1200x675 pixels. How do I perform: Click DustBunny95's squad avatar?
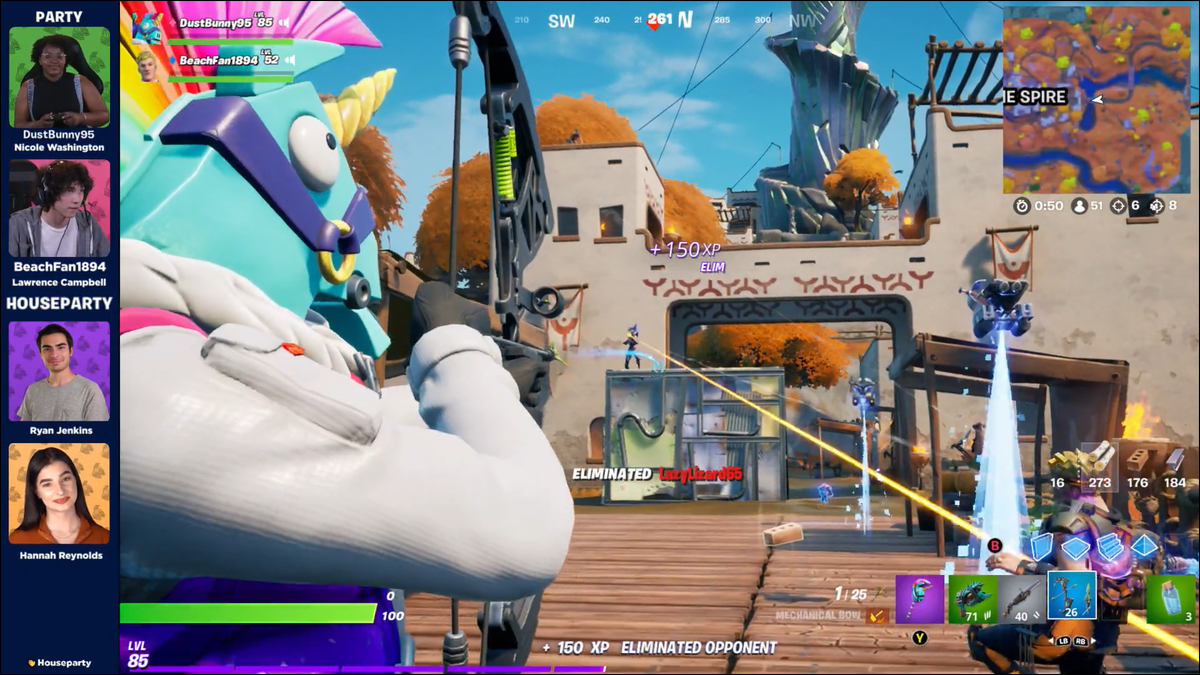click(x=147, y=25)
